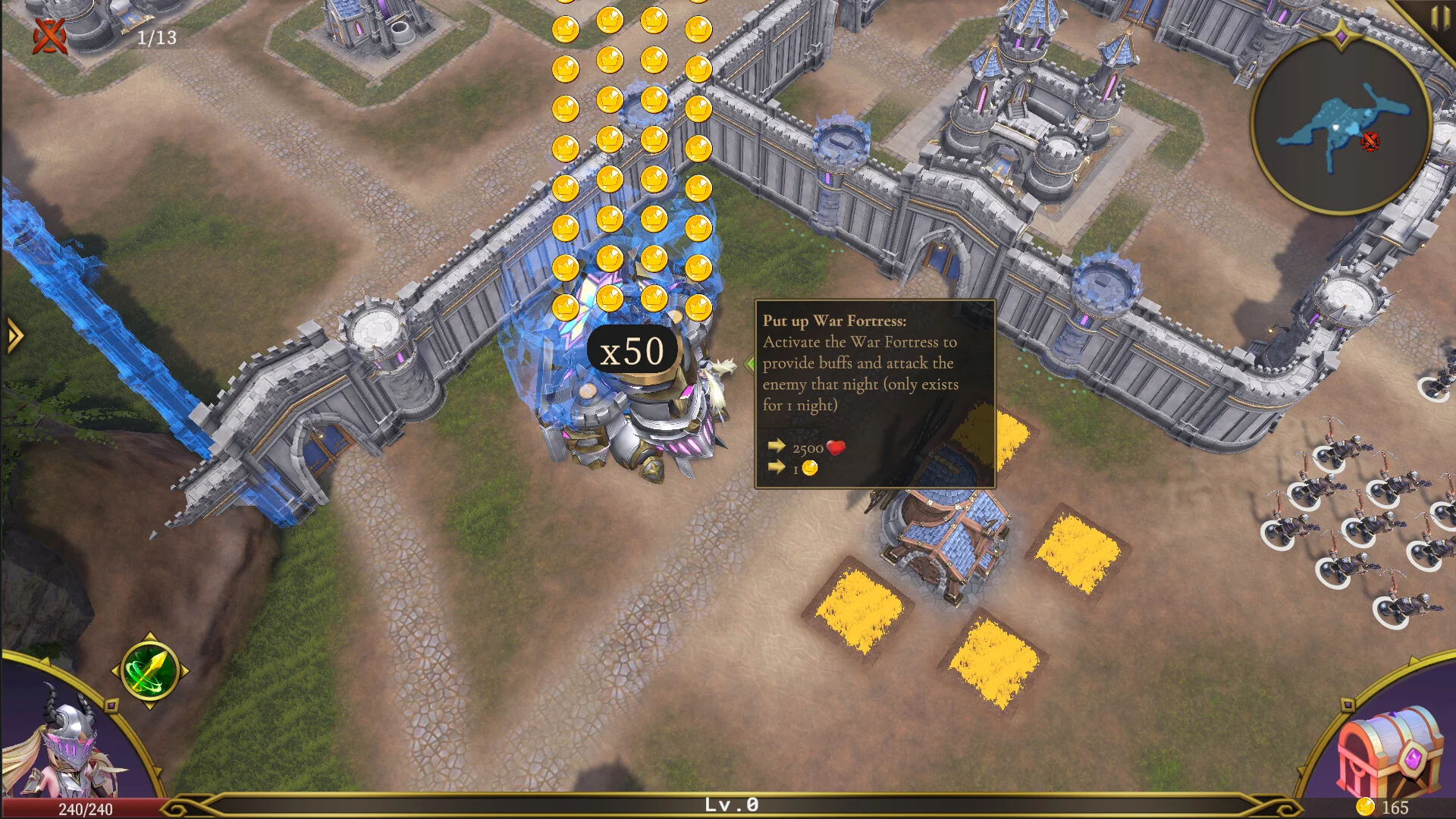This screenshot has height=819, width=1456.
Task: Expand the side panel with the left-edge arrow
Action: [14, 335]
